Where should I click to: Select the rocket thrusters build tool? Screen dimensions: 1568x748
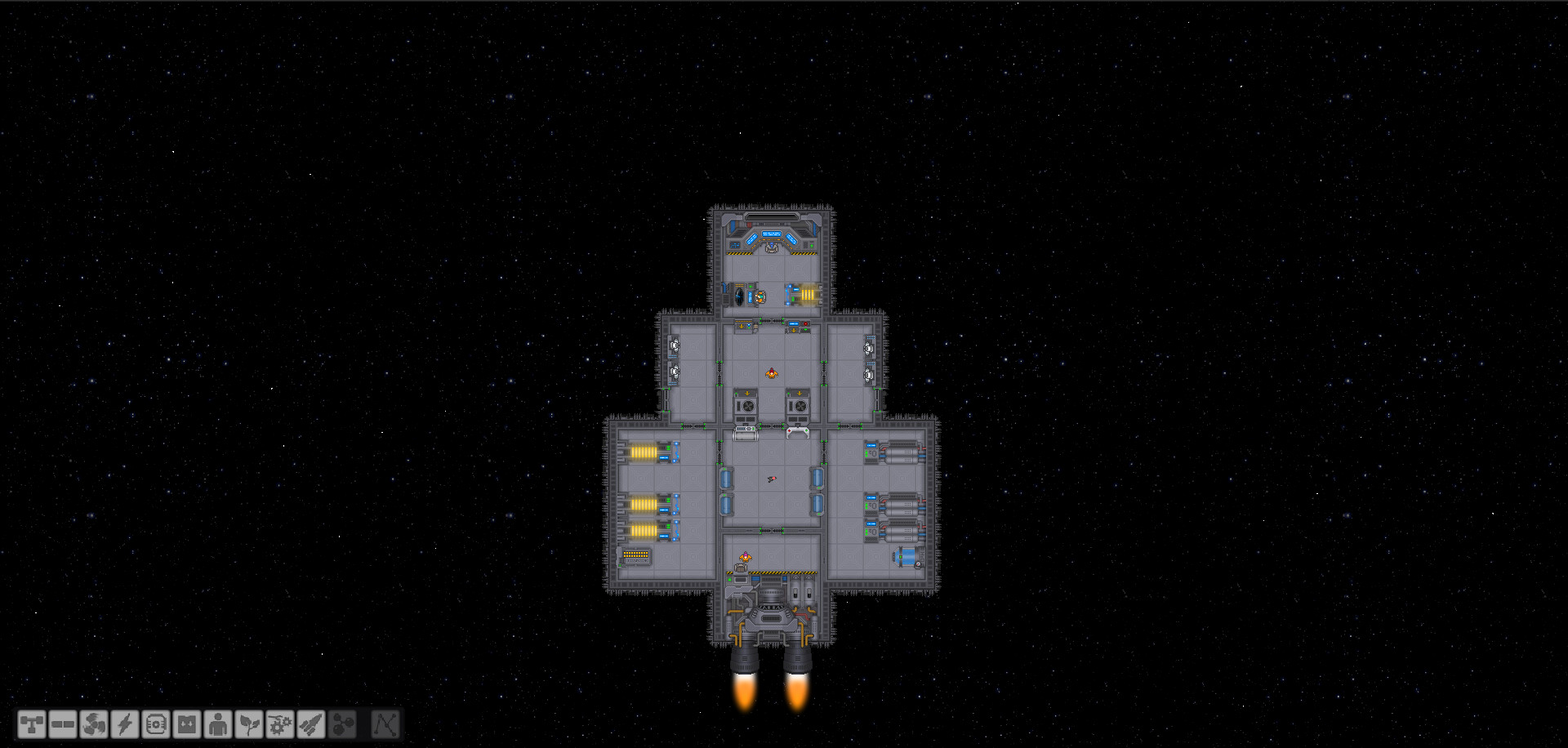310,724
